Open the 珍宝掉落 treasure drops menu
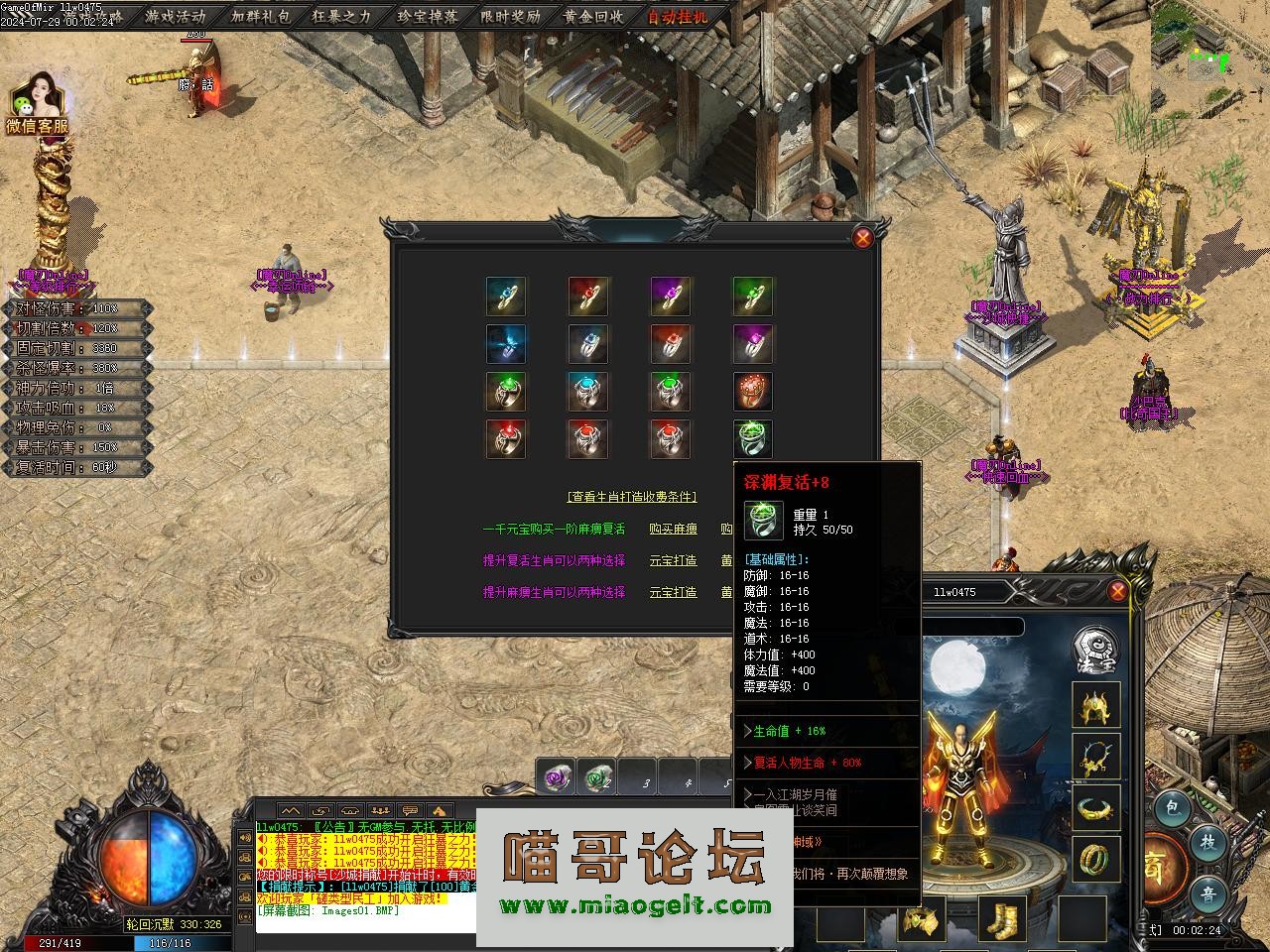This screenshot has height=952, width=1270. pos(427,16)
